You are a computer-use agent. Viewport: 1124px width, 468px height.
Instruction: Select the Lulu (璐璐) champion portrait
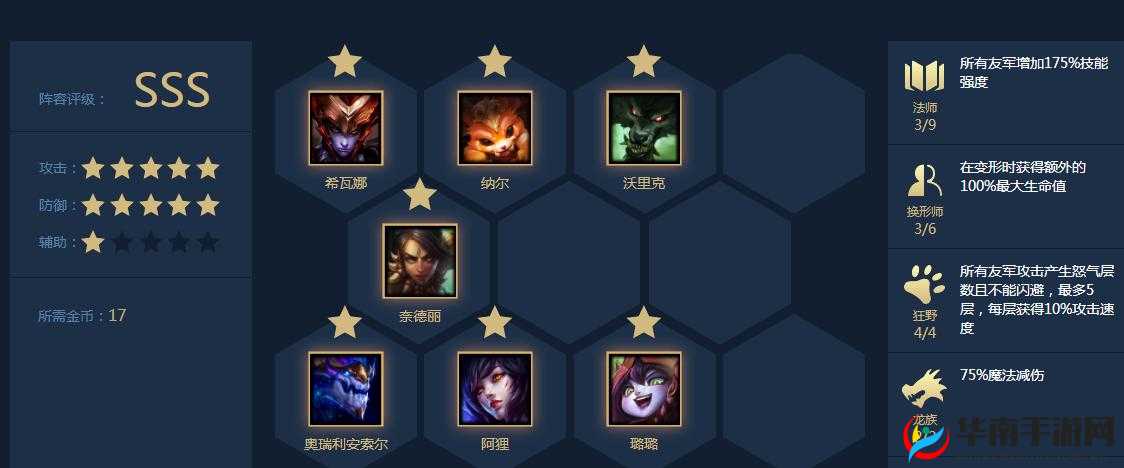pos(644,389)
